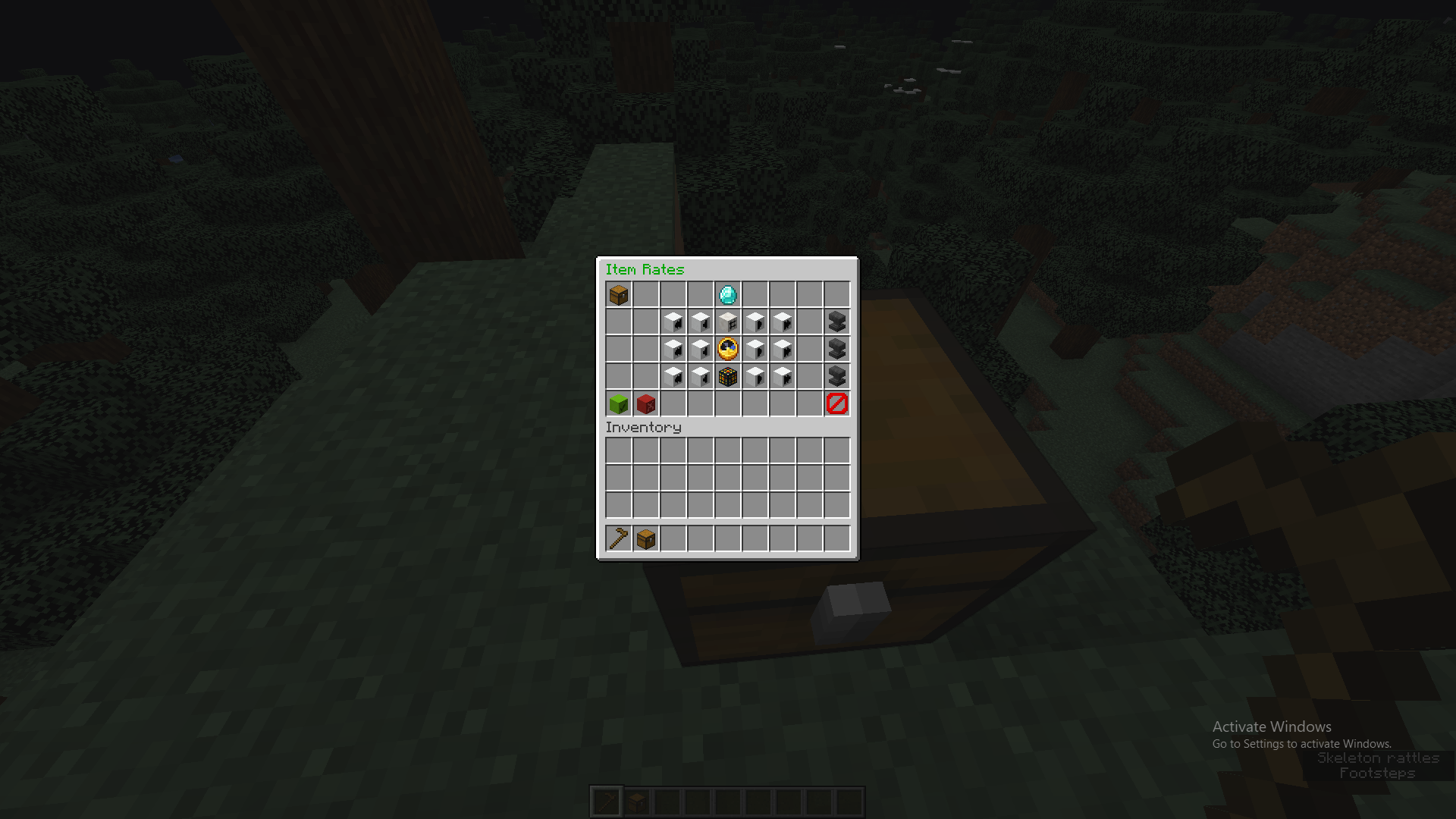Enable settings with the green checkmark block

click(x=618, y=403)
